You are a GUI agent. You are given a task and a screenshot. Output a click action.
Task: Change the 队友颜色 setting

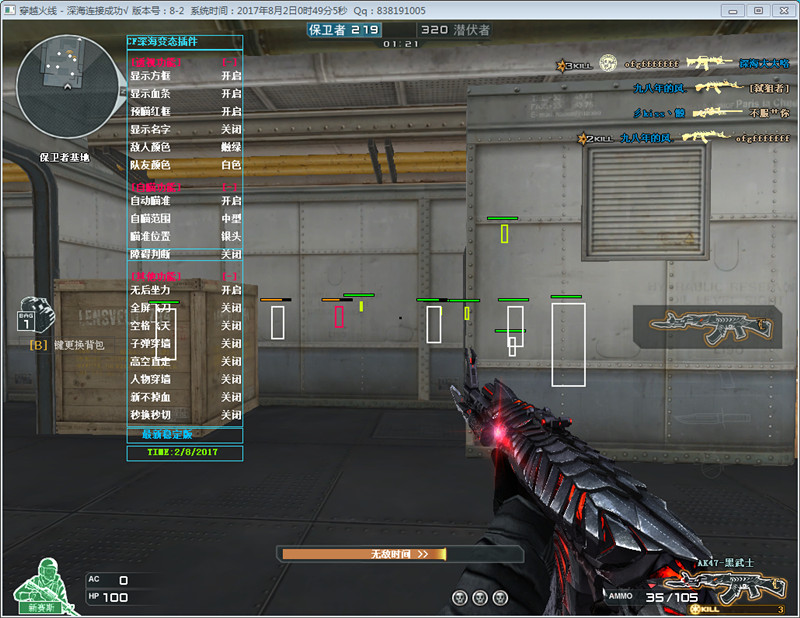(x=231, y=165)
